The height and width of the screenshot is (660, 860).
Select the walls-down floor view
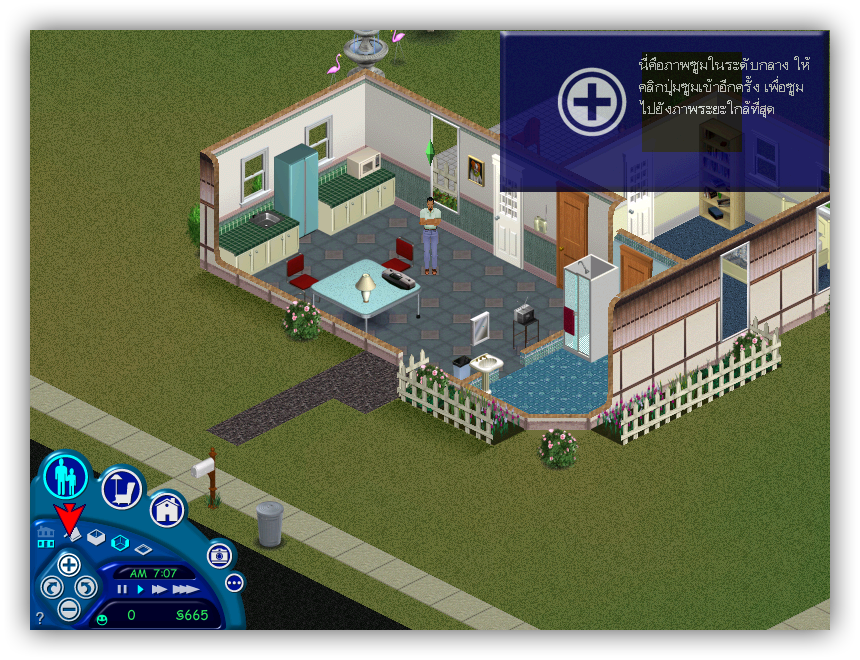click(143, 549)
